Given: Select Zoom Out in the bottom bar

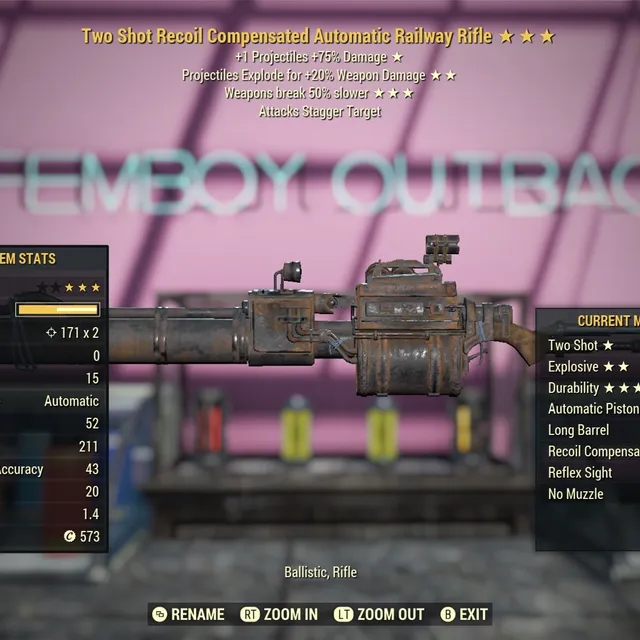Looking at the screenshot, I should (380, 614).
